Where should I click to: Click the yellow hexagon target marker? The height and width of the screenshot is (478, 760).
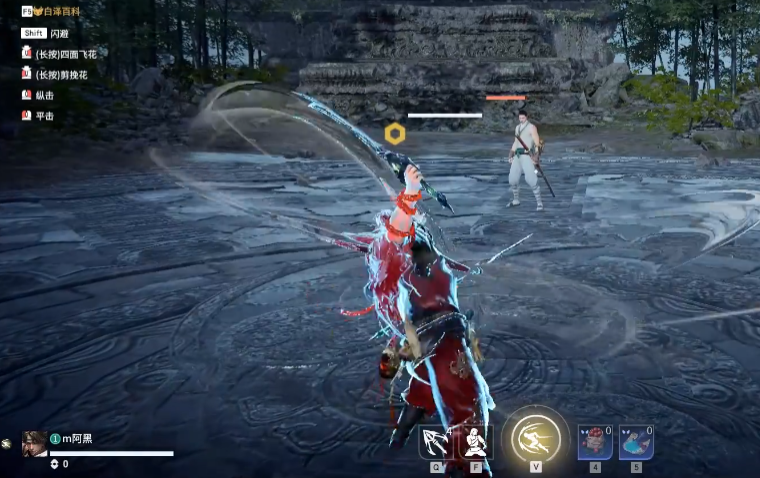pyautogui.click(x=394, y=134)
